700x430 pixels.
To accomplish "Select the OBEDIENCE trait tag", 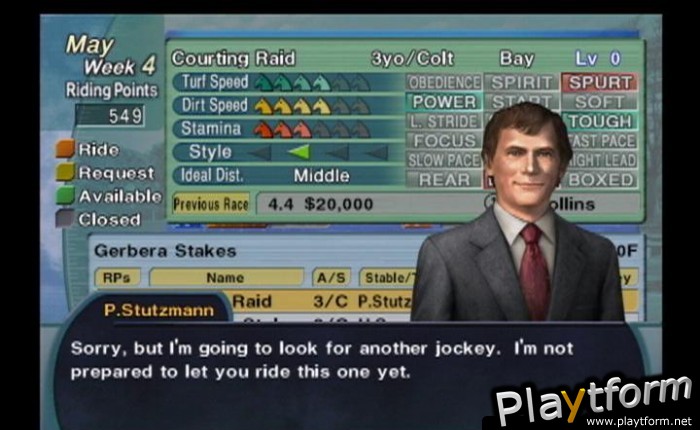I will pos(445,82).
